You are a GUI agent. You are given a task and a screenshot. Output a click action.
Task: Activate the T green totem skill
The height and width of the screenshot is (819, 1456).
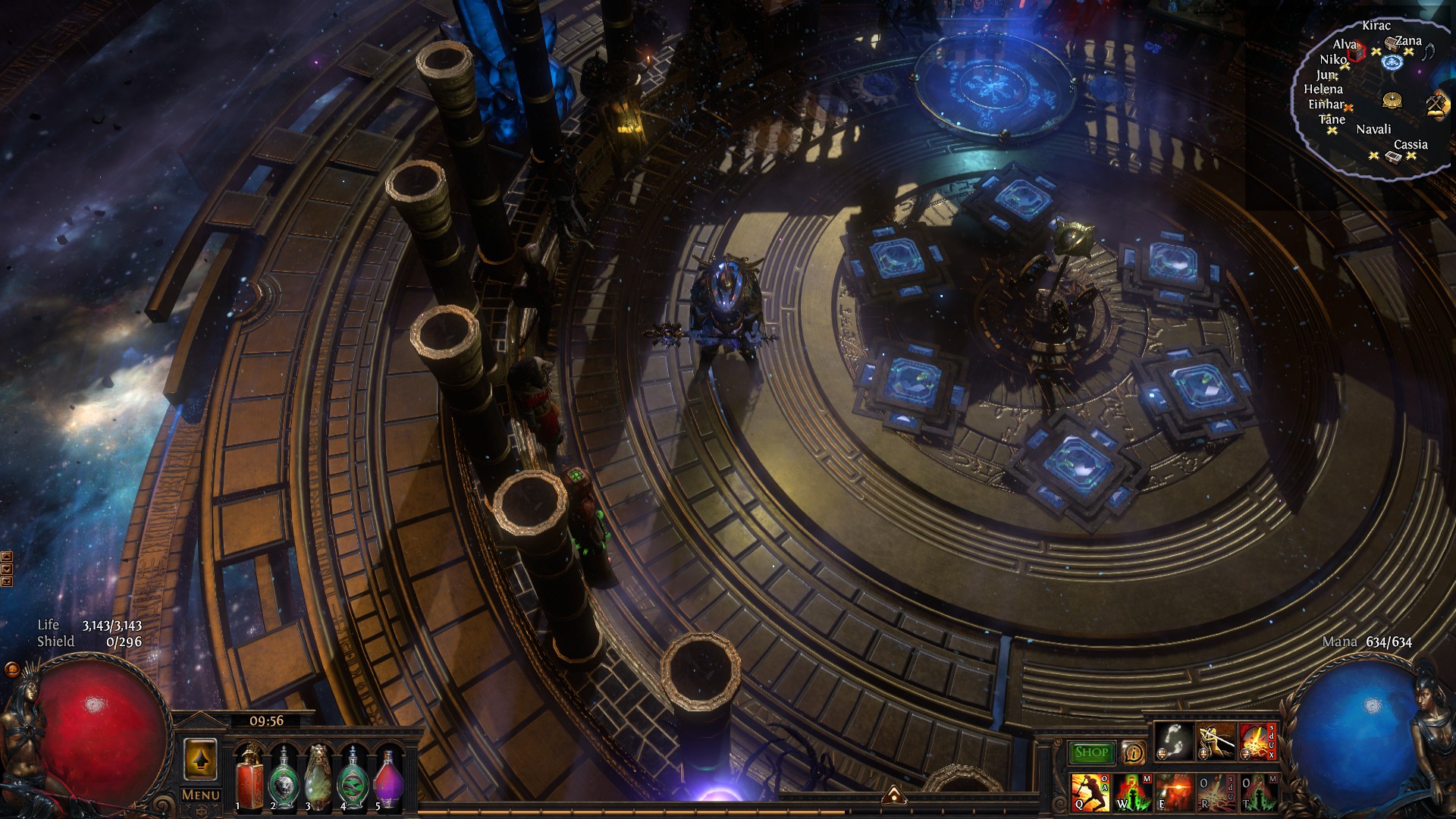pyautogui.click(x=1257, y=792)
